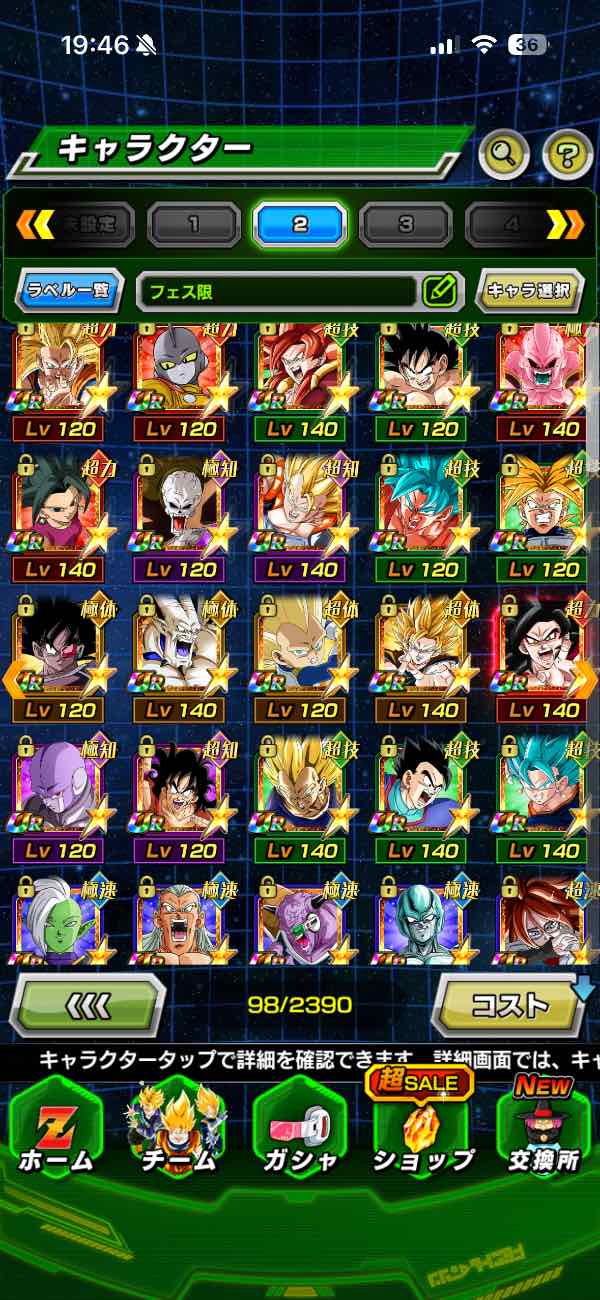Edit the フェス限 label name
600x1300 pixels.
click(439, 292)
